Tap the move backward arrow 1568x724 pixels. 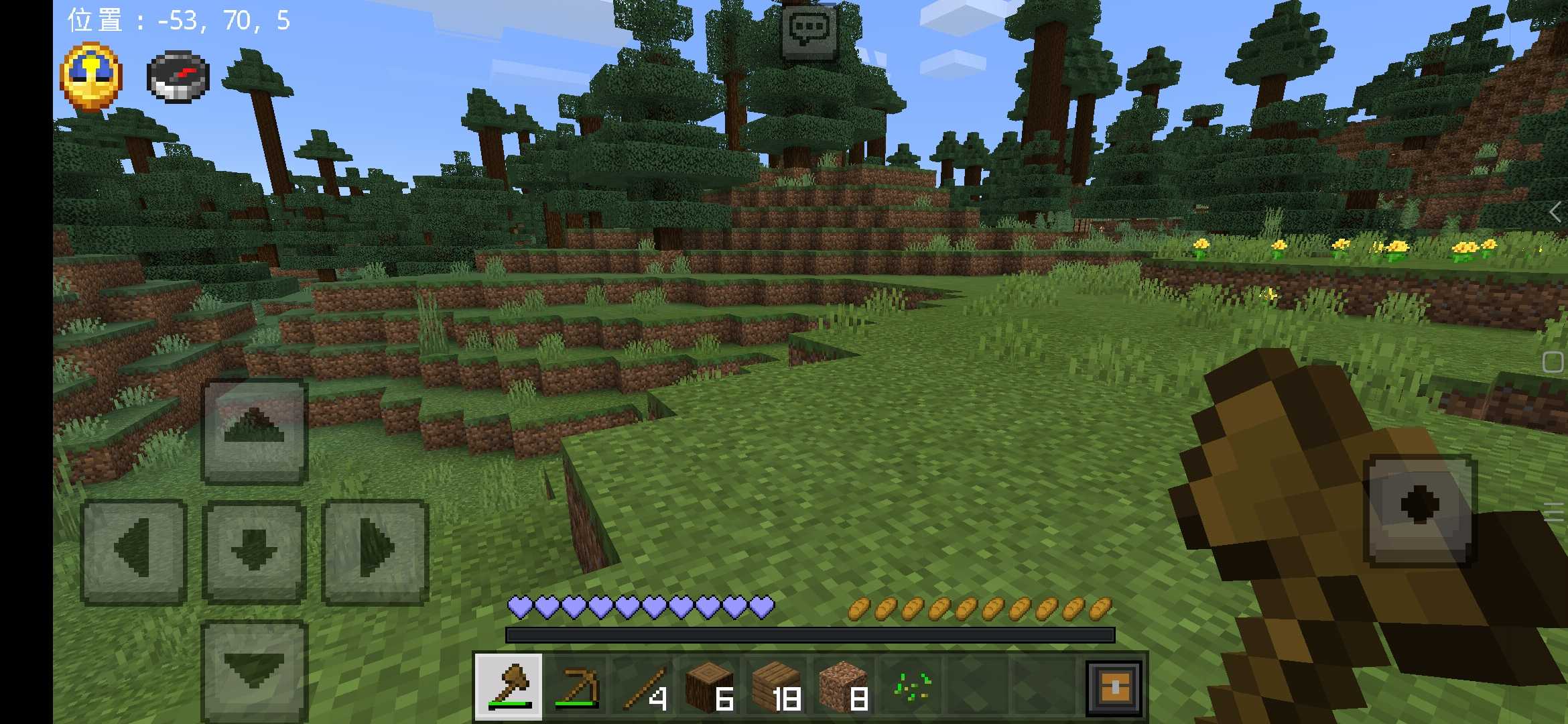(x=254, y=670)
